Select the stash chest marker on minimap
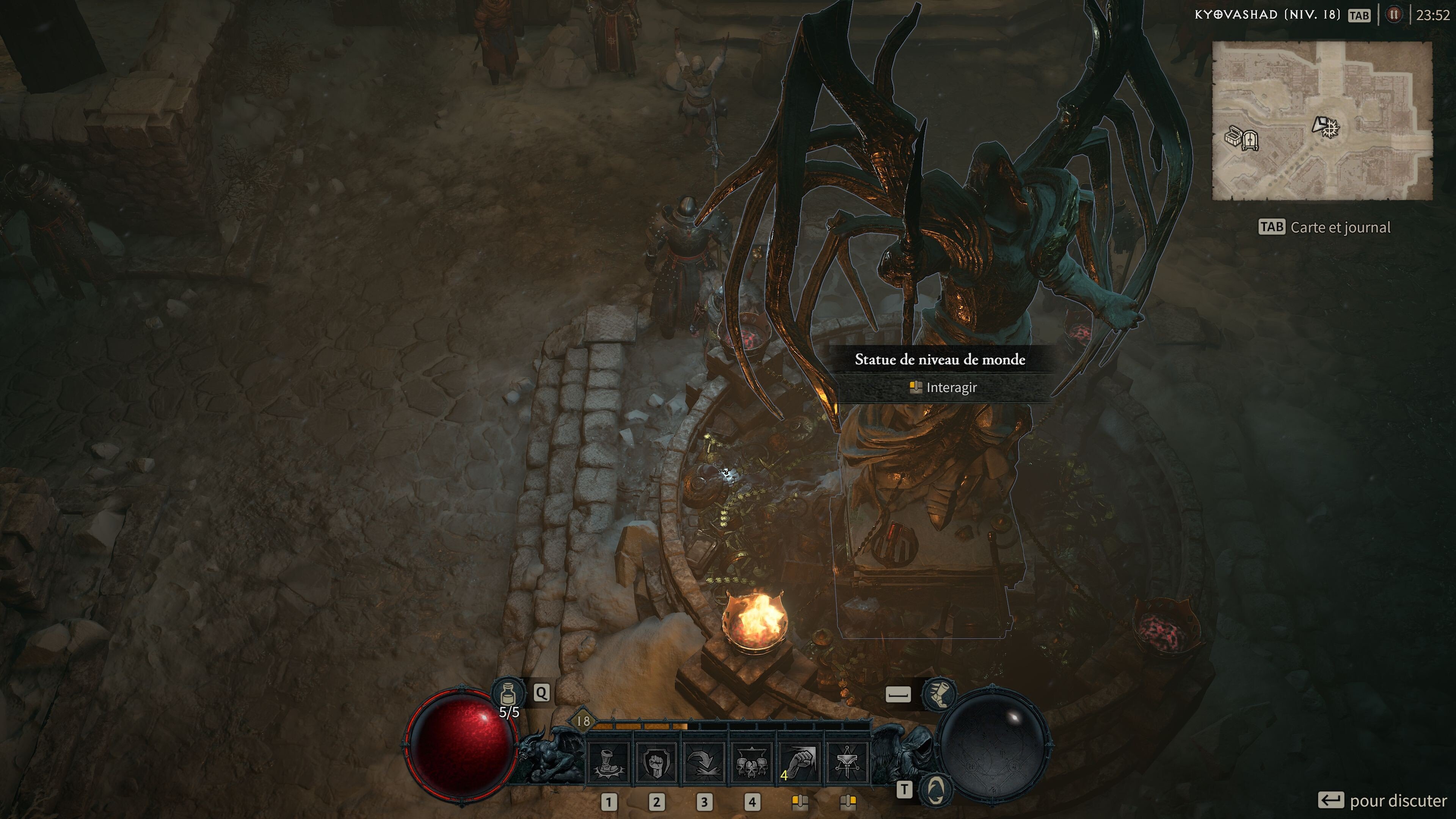 click(1232, 137)
